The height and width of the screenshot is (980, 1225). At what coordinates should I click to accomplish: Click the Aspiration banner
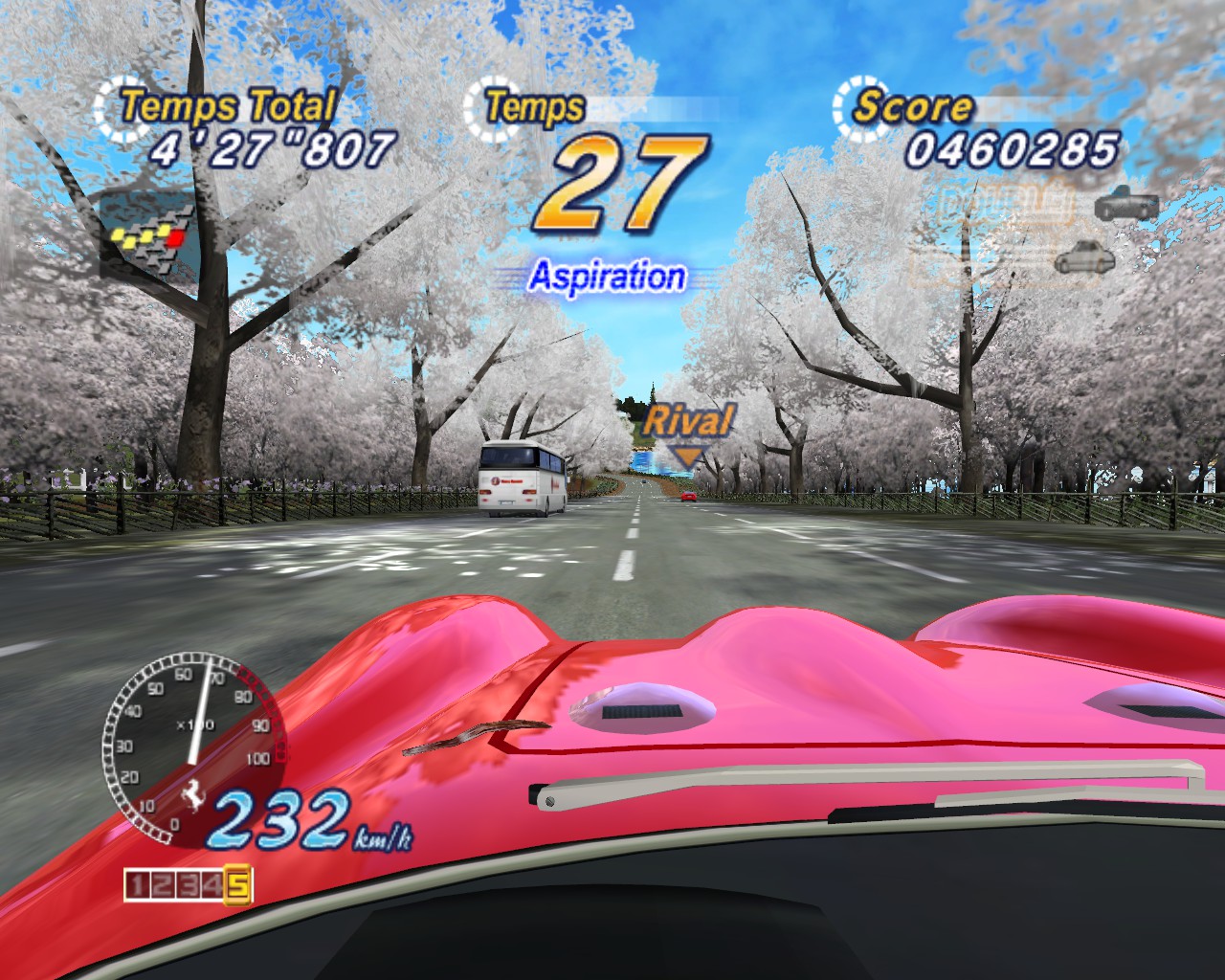click(x=608, y=275)
